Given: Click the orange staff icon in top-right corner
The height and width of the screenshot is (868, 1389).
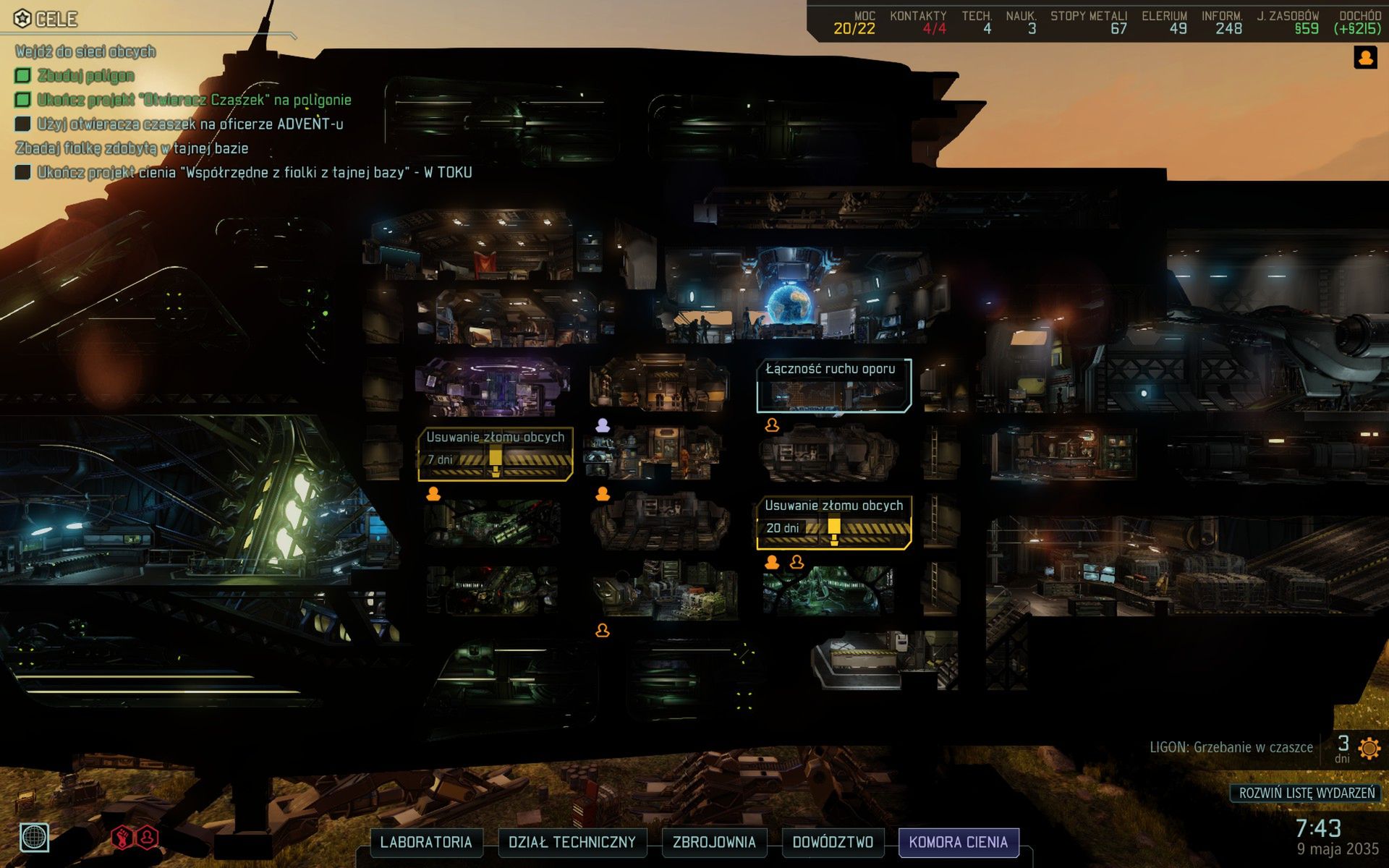Looking at the screenshot, I should [1365, 58].
